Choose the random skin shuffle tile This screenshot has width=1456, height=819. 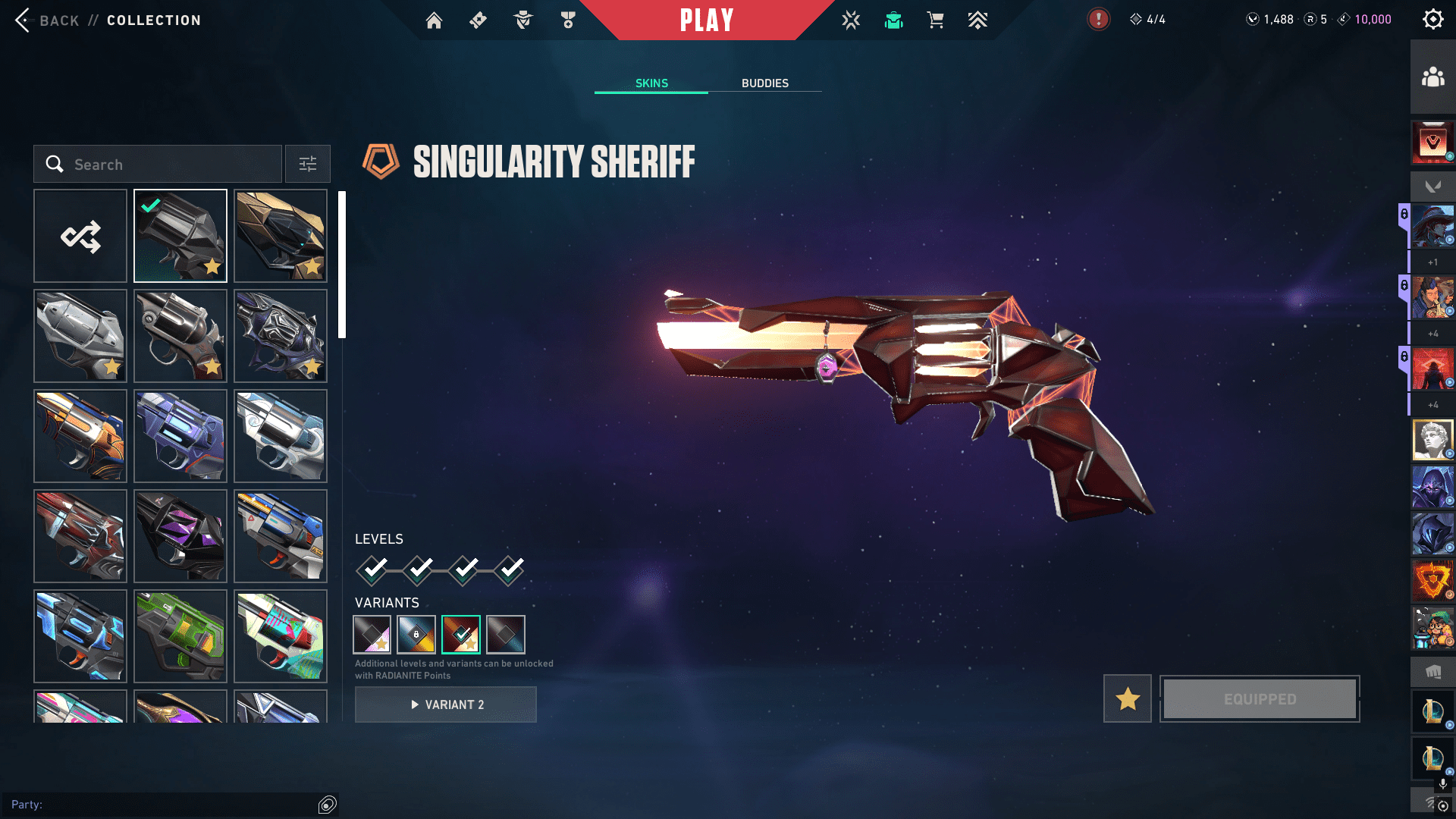click(80, 237)
